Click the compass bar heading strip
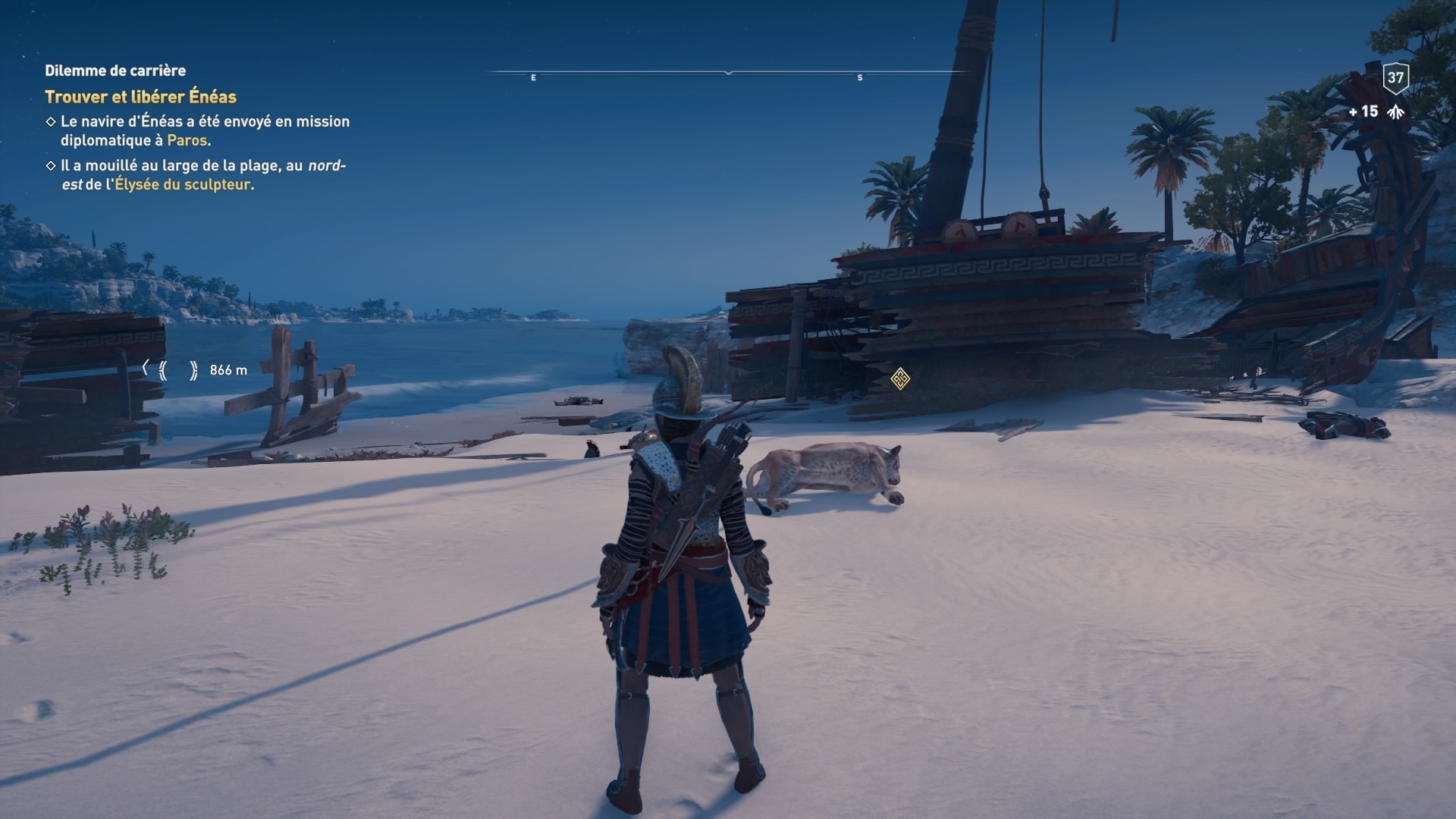 (728, 74)
